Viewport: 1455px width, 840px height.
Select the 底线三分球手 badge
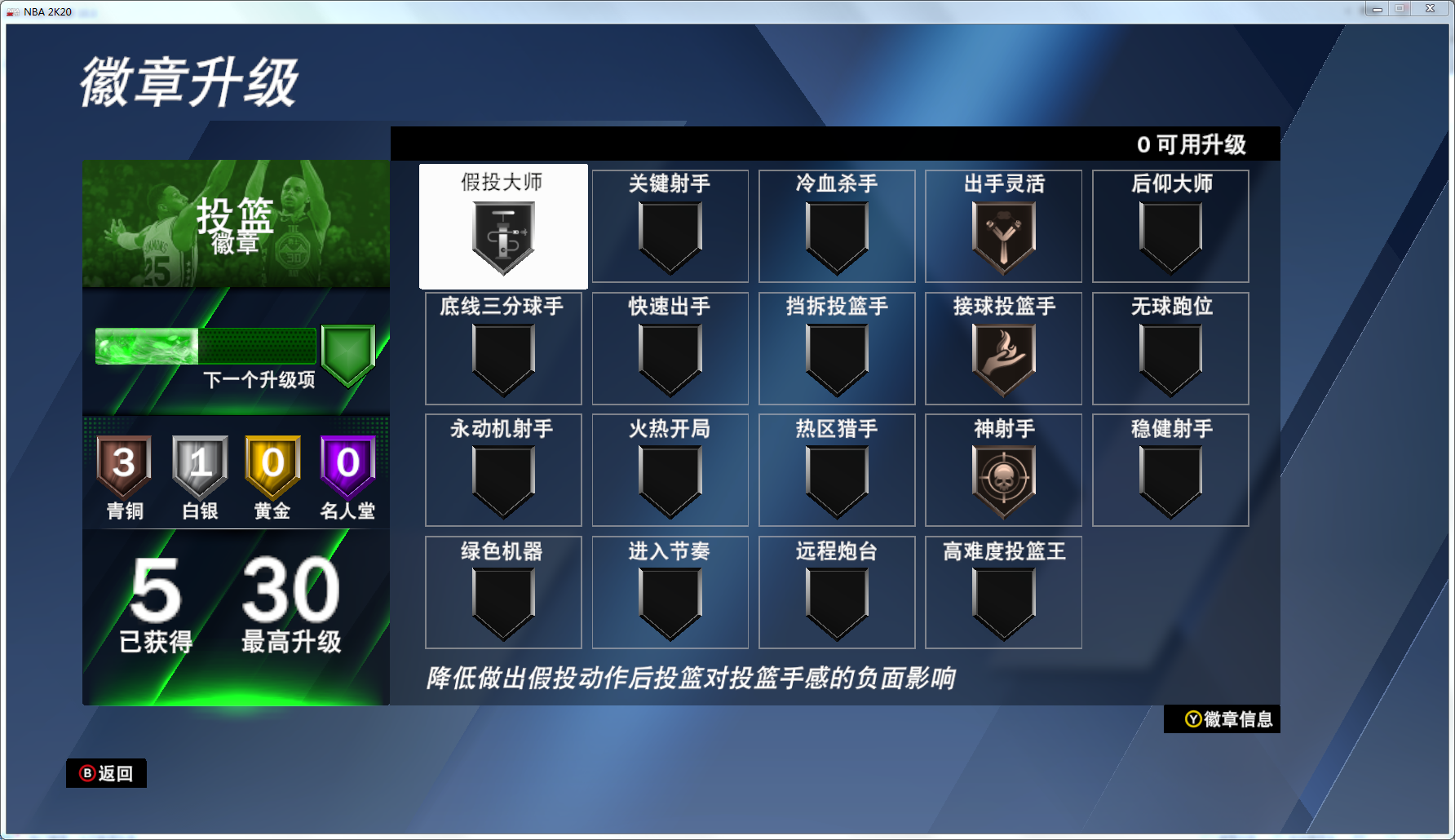503,348
